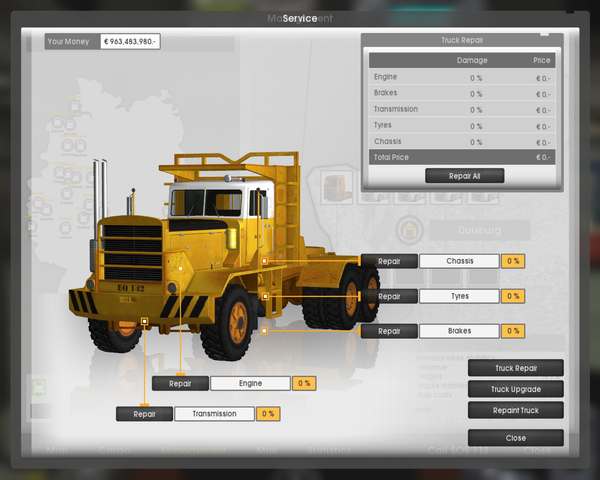Close the Service window
This screenshot has width=600, height=480.
pyautogui.click(x=515, y=438)
